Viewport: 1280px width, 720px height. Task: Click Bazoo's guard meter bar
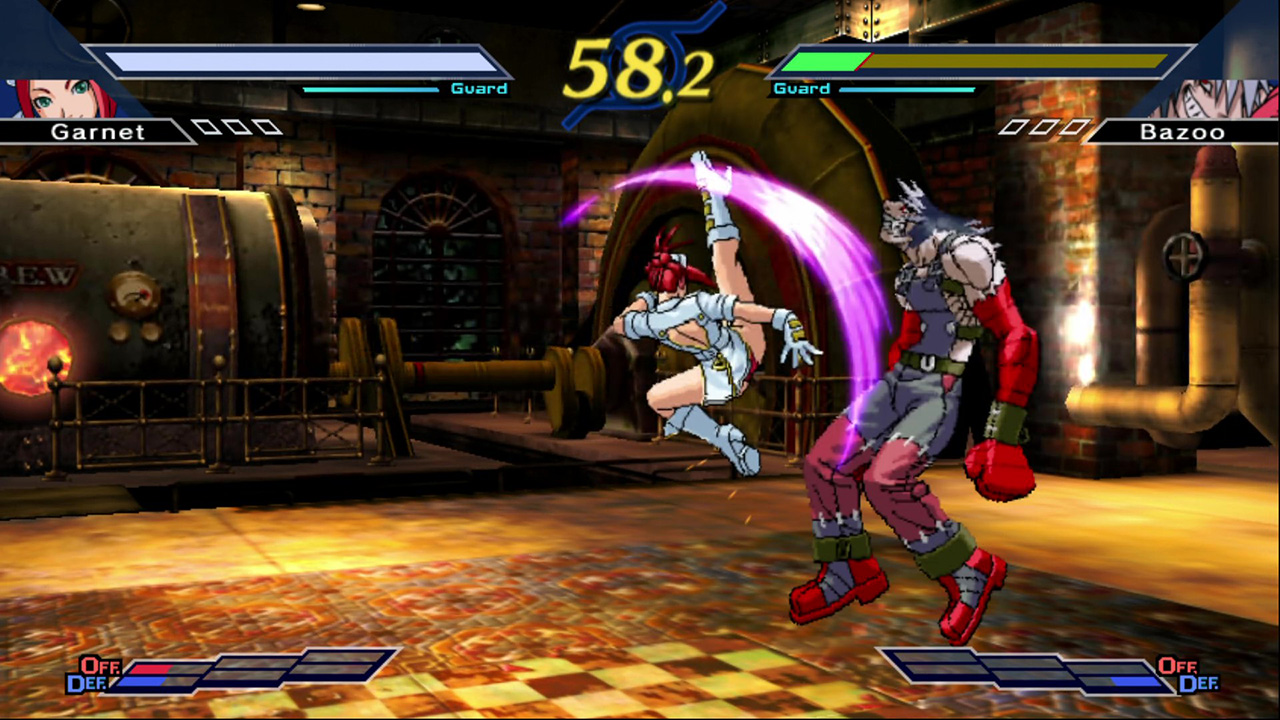[905, 90]
